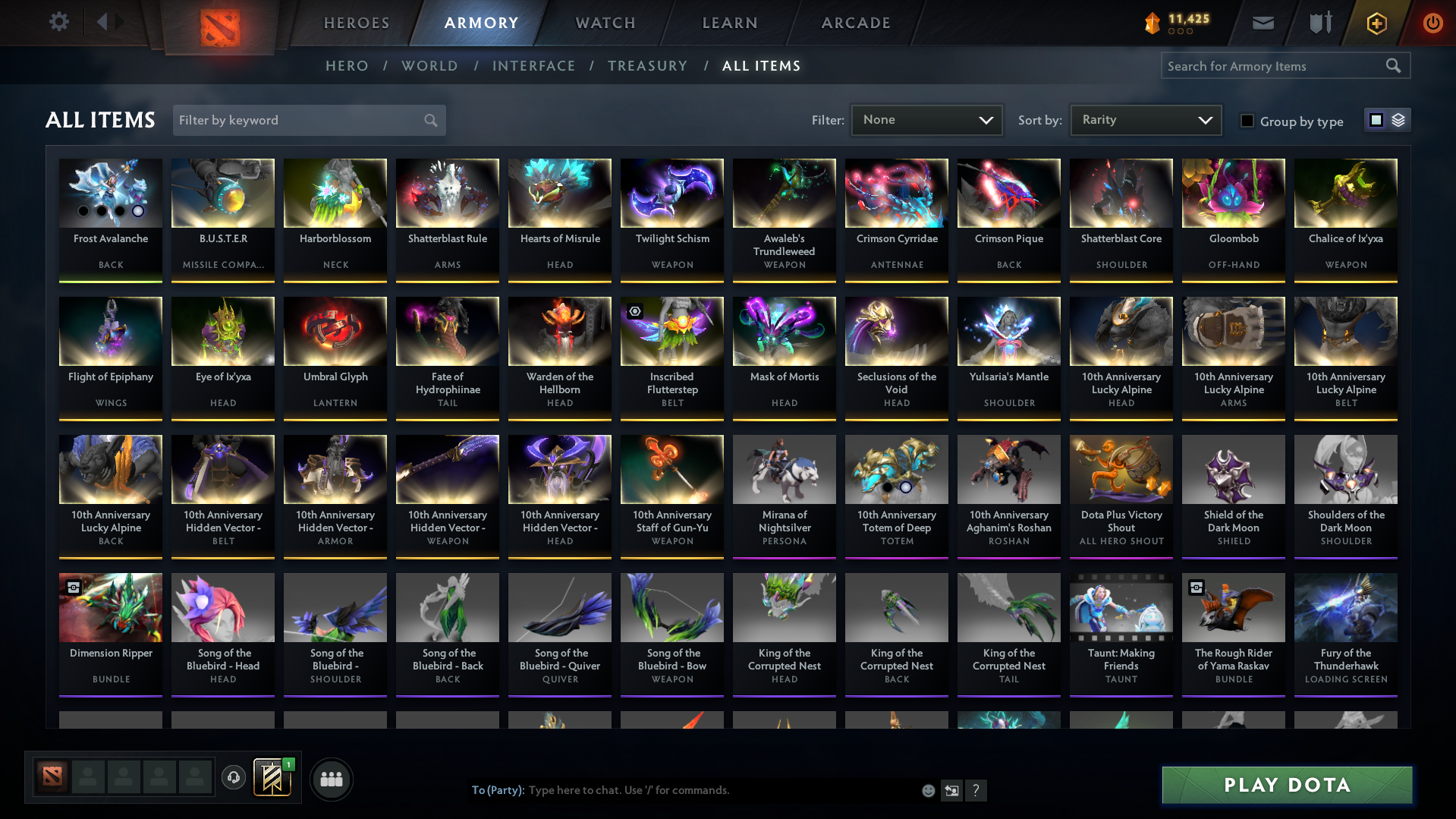
Task: Click the power disconnect icon
Action: (1432, 23)
